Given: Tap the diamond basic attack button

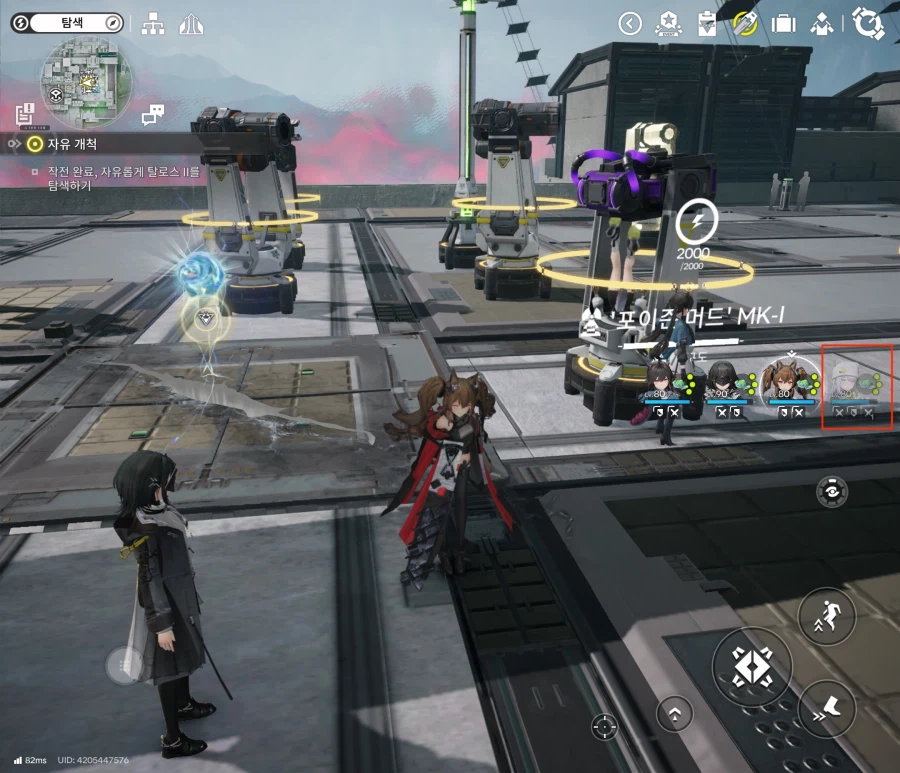Looking at the screenshot, I should [x=751, y=667].
